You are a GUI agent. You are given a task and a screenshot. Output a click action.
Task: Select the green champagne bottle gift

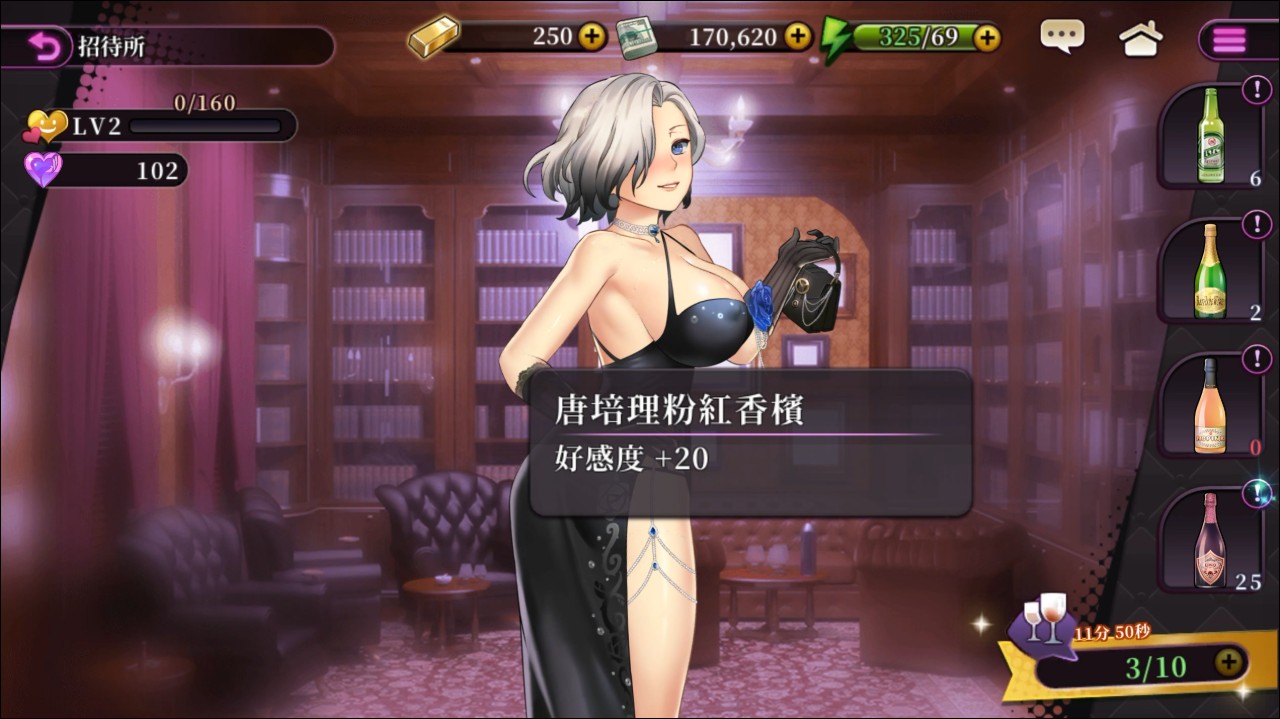[x=1211, y=270]
